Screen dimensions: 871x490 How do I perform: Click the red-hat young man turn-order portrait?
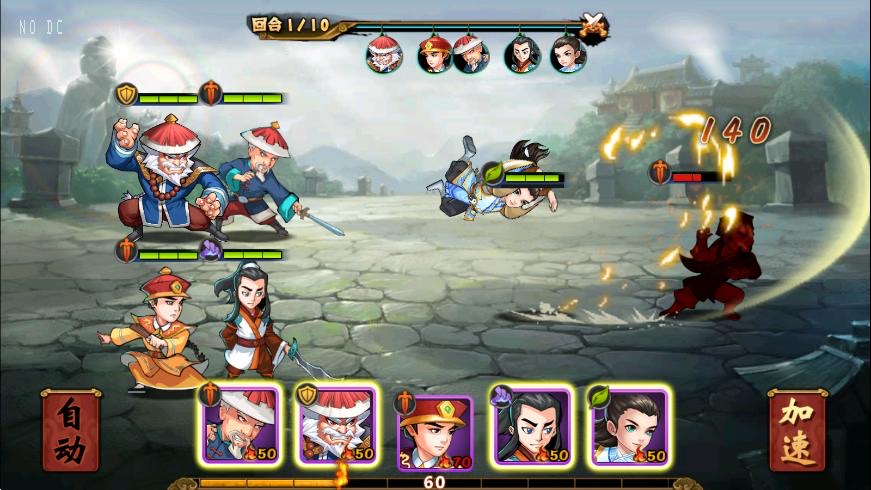434,54
